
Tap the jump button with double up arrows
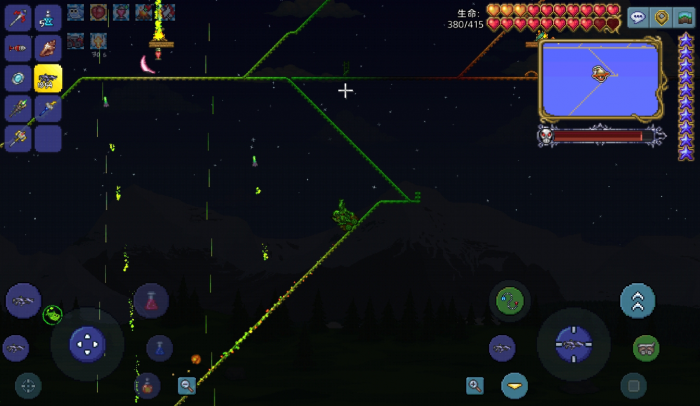(637, 300)
